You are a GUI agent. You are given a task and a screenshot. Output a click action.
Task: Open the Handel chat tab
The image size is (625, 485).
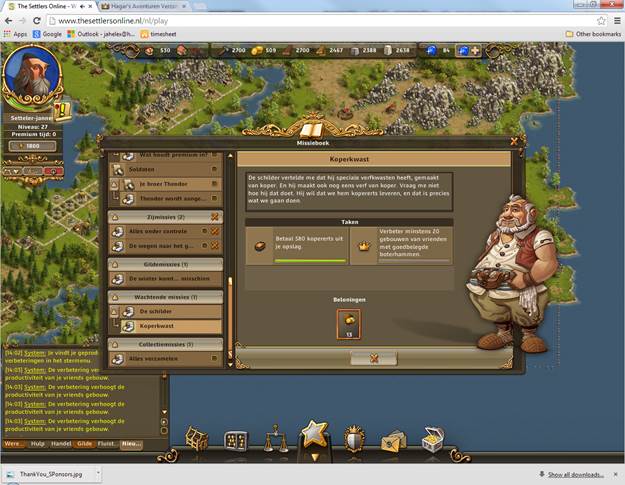point(62,444)
